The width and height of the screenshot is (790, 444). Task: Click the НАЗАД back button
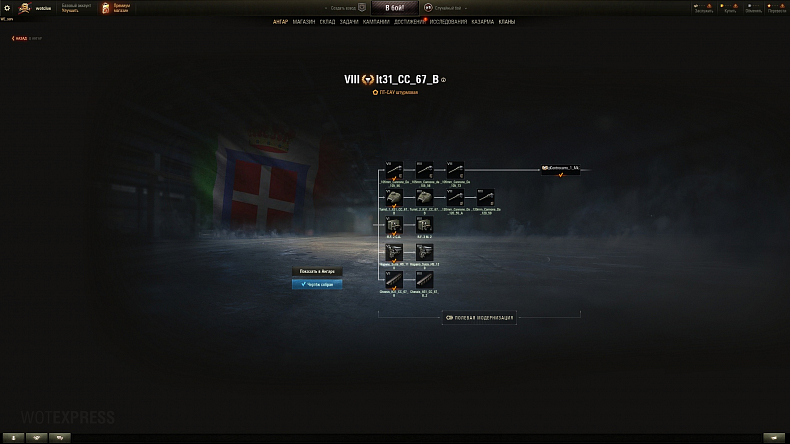20,38
